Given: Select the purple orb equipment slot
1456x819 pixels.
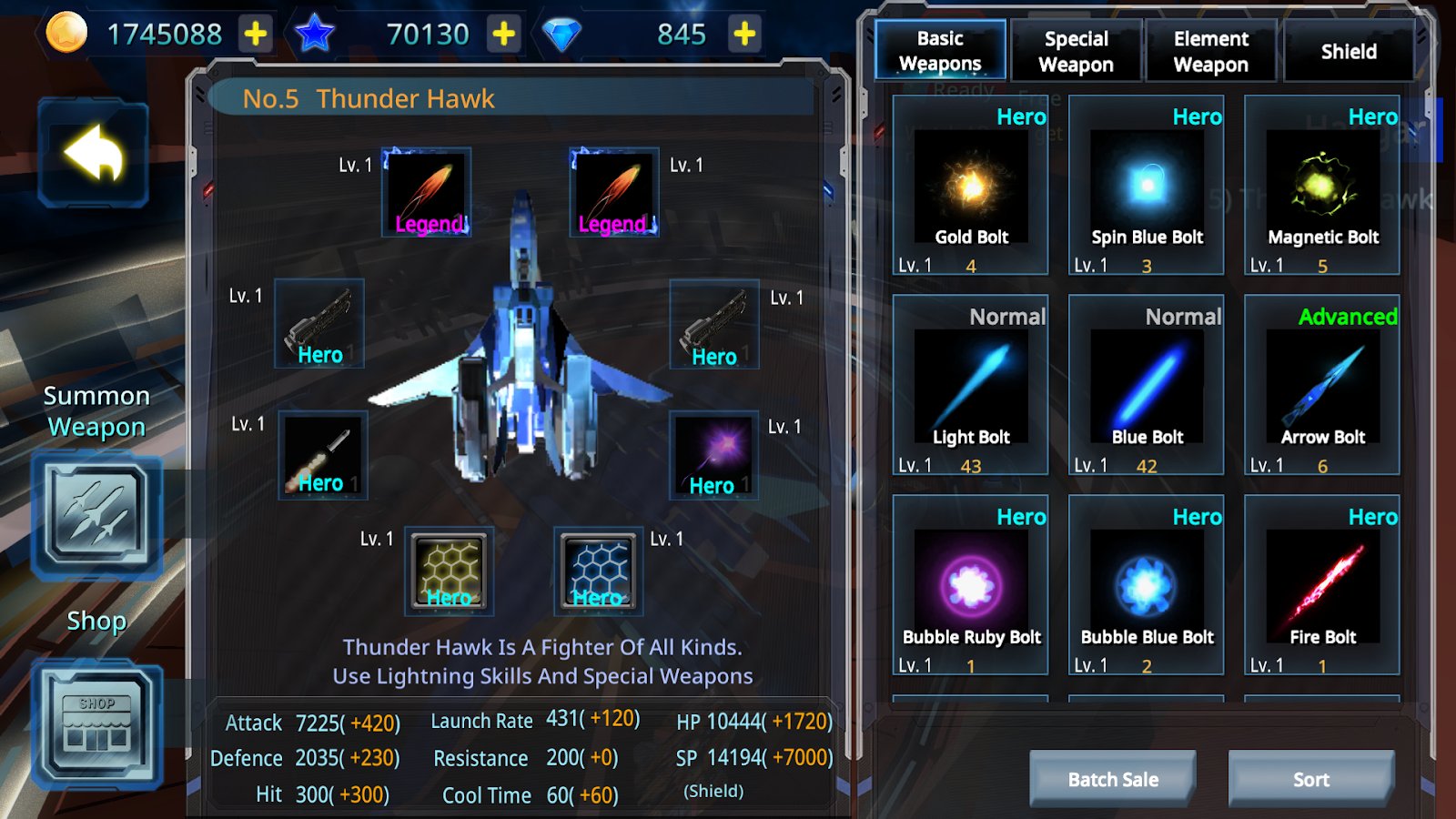Looking at the screenshot, I should pyautogui.click(x=714, y=454).
